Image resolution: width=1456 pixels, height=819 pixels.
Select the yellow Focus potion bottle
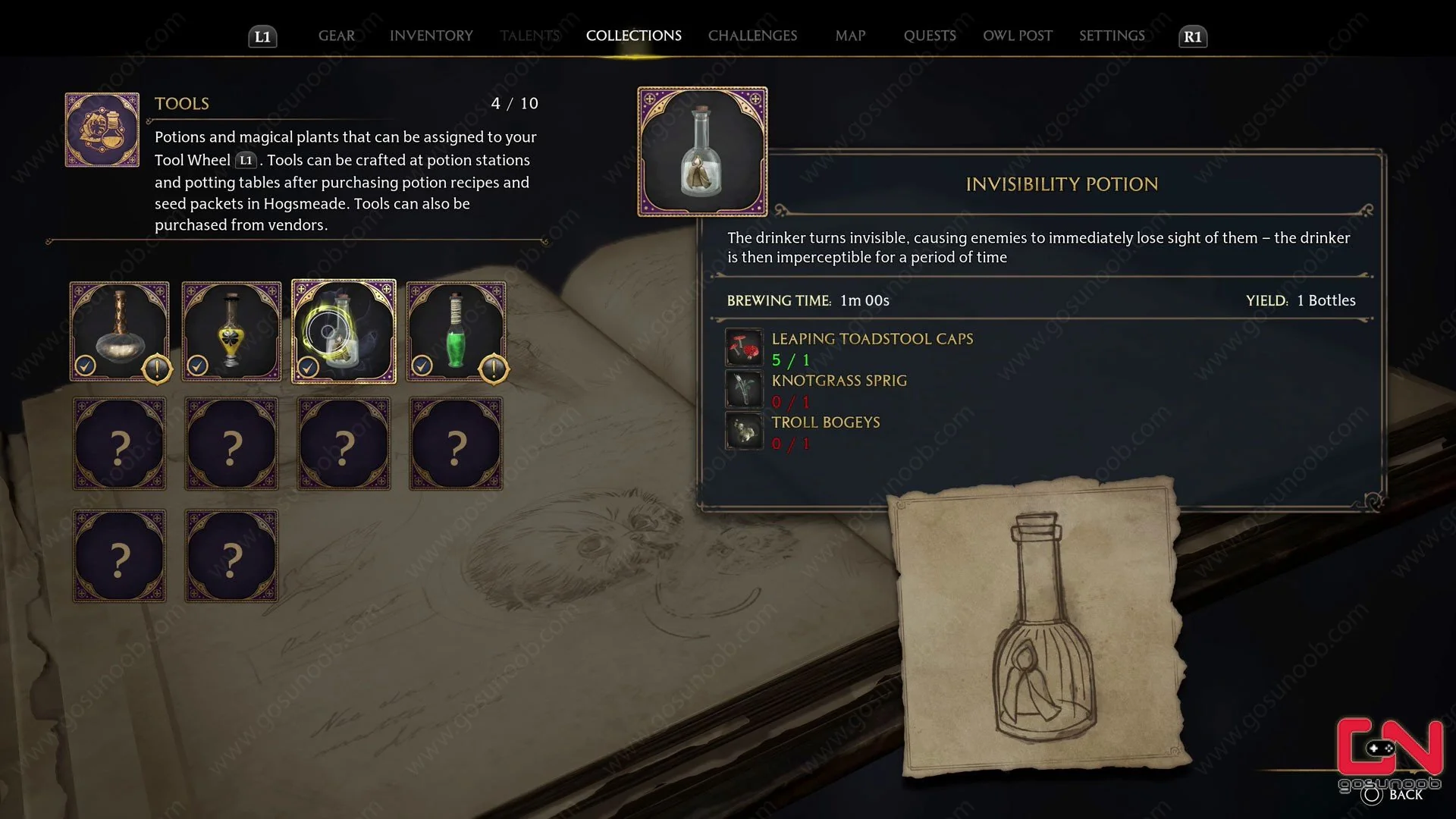click(231, 331)
